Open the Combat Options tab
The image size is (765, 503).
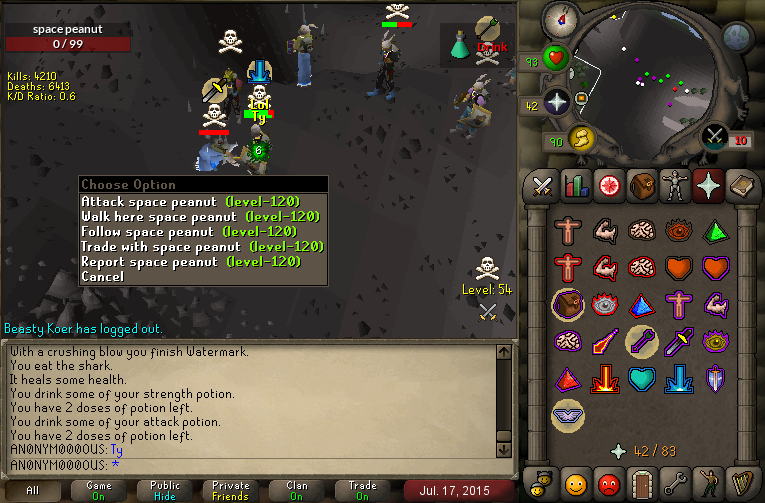tap(542, 186)
